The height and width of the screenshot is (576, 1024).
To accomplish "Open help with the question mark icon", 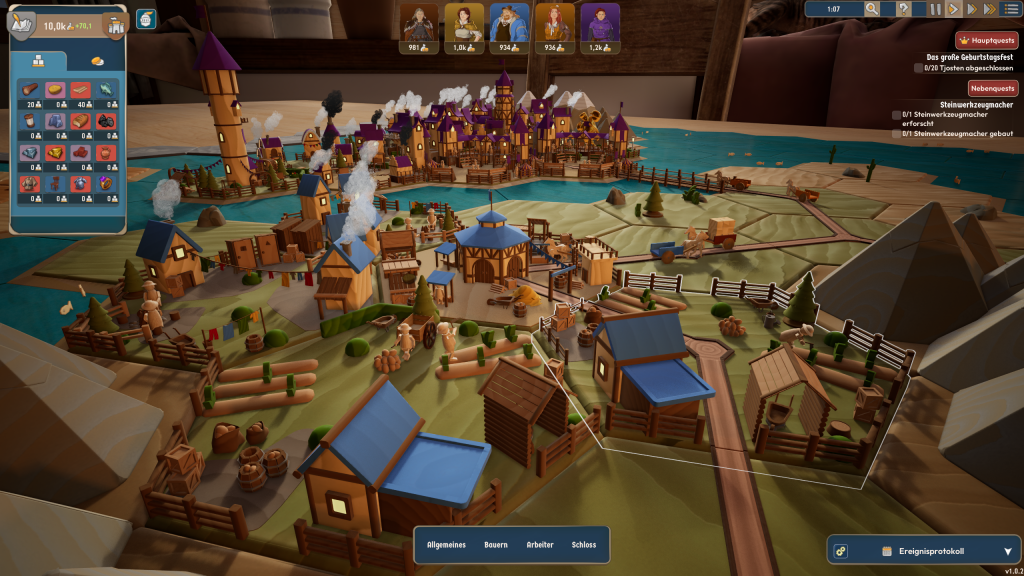I will [x=903, y=9].
